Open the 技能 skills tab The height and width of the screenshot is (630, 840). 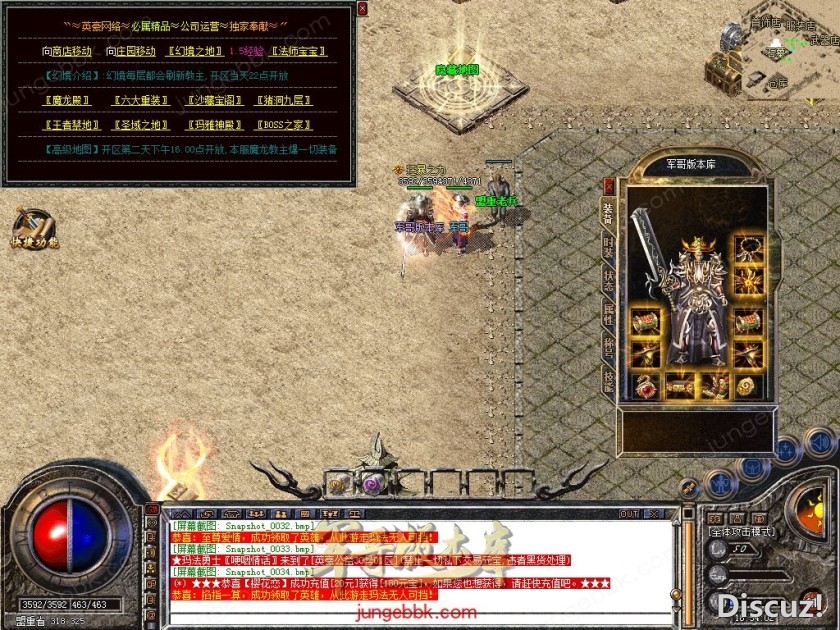tap(608, 380)
